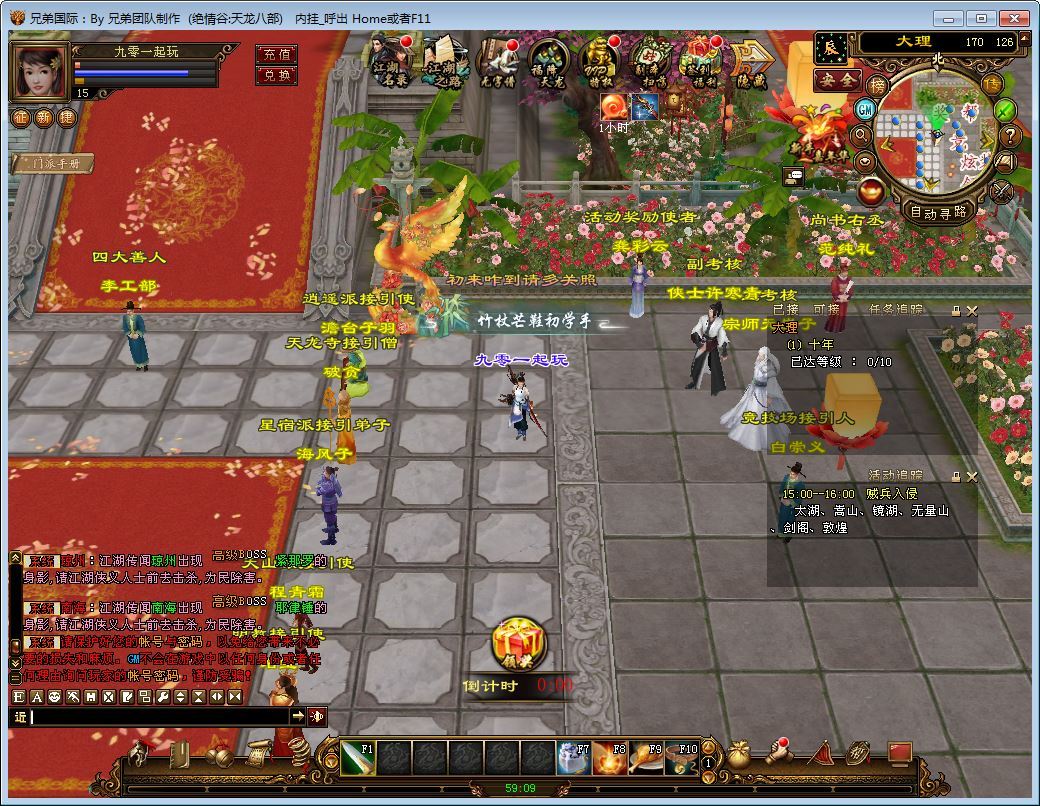Close the 活动追踪 activity tracker panel

coord(972,477)
